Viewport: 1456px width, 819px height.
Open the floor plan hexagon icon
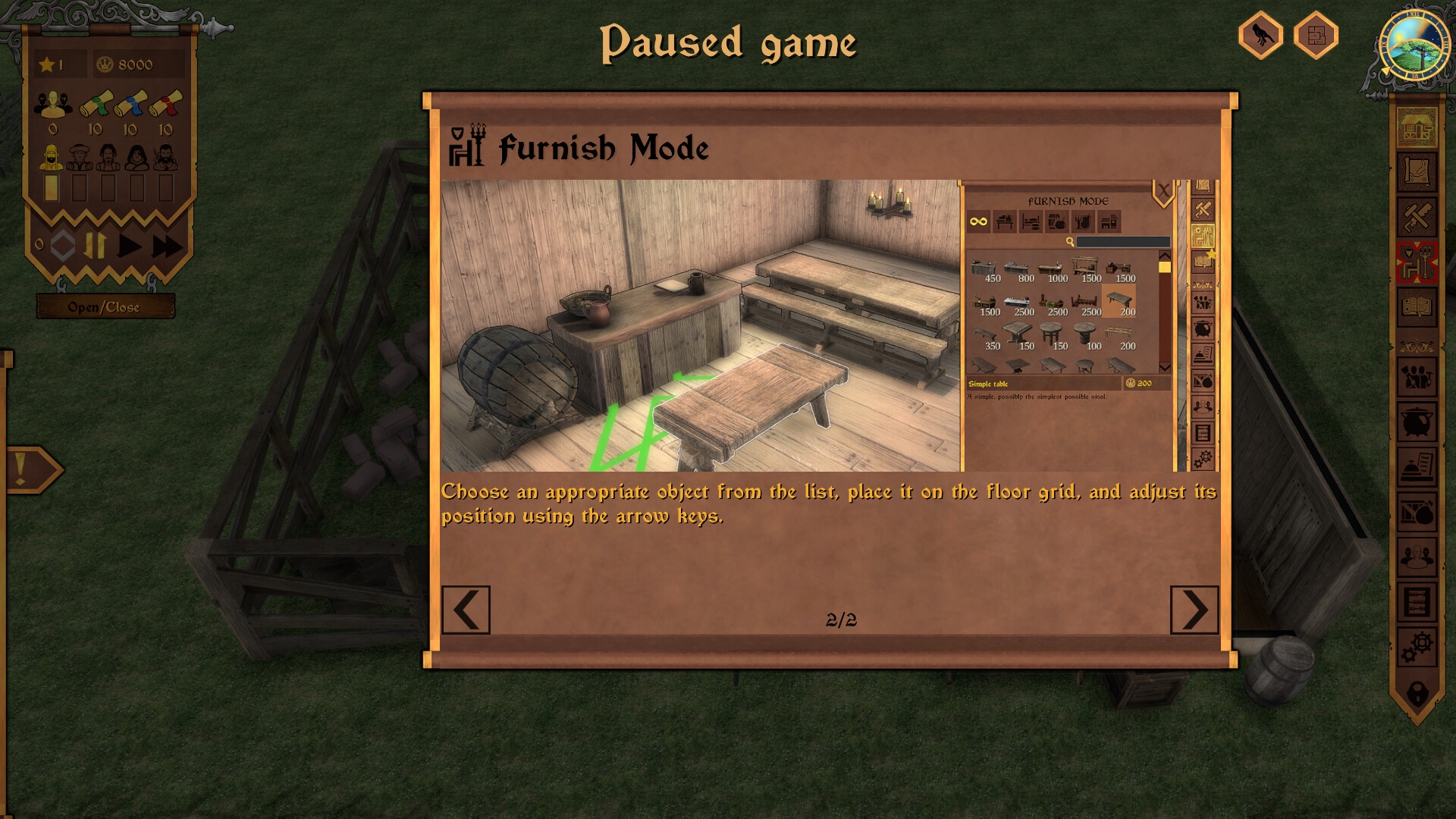pyautogui.click(x=1316, y=35)
